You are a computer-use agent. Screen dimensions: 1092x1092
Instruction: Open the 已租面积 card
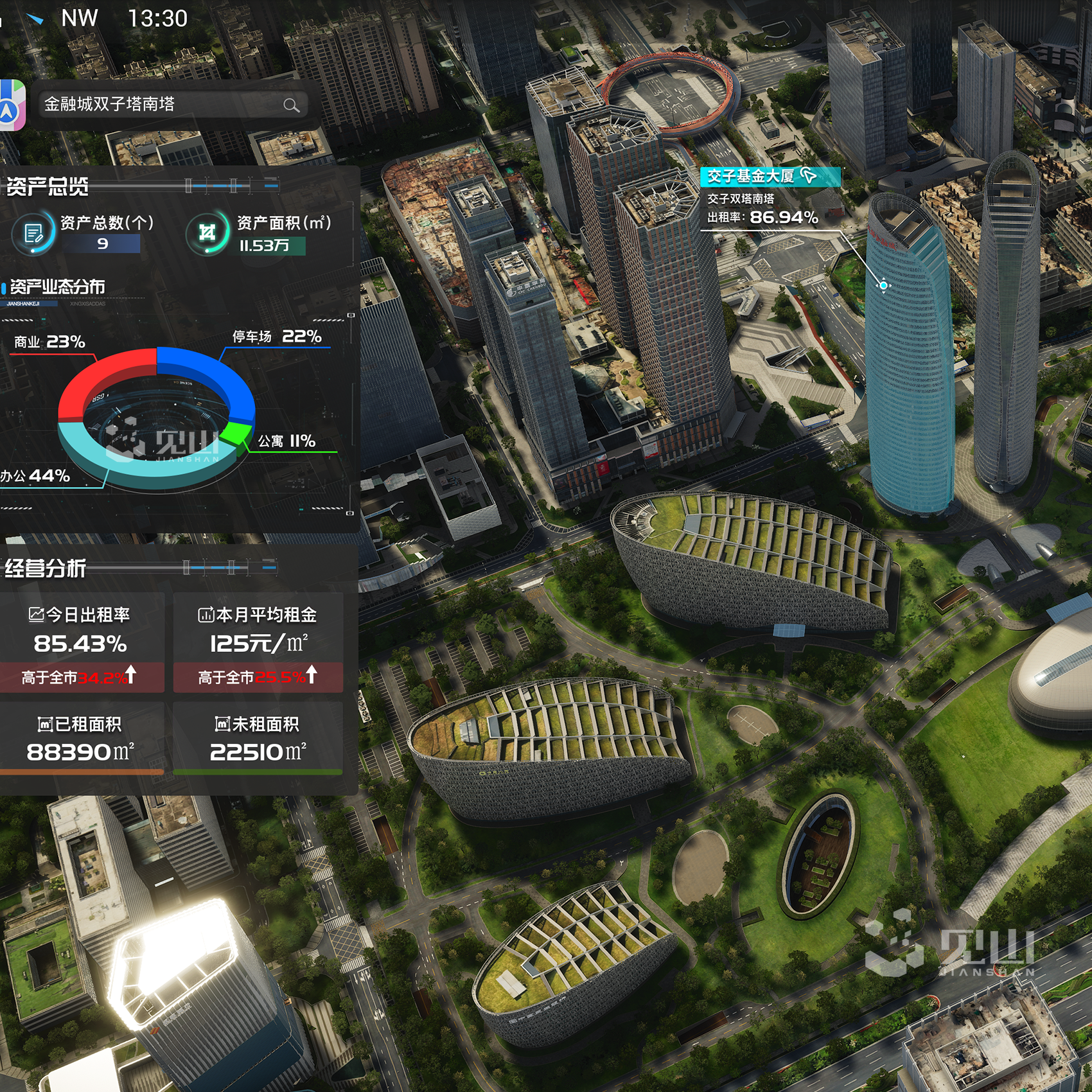(x=82, y=739)
